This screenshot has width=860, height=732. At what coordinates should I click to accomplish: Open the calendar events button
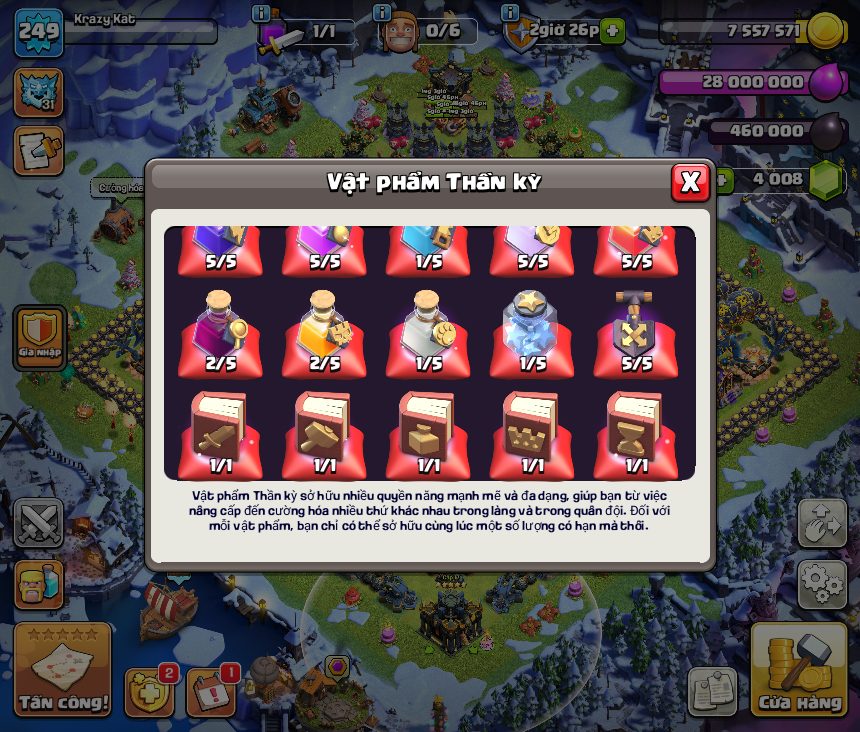pyautogui.click(x=211, y=691)
